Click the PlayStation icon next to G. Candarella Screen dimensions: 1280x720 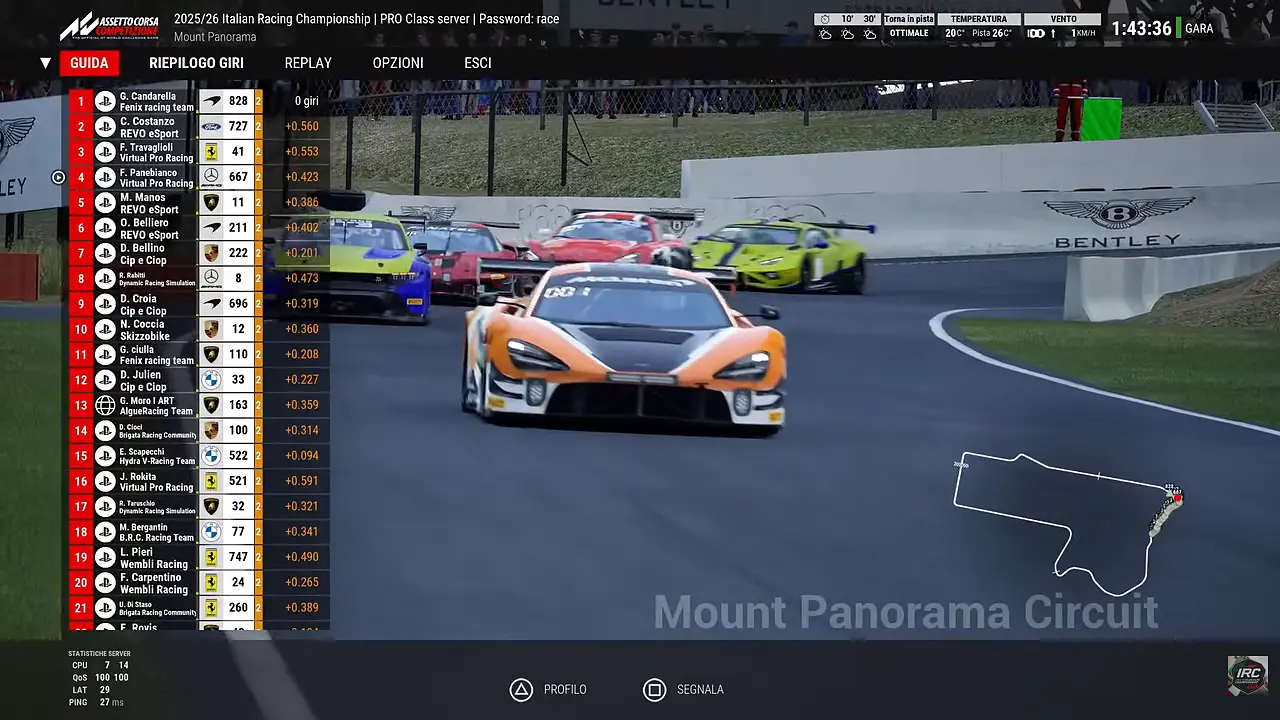(x=105, y=100)
